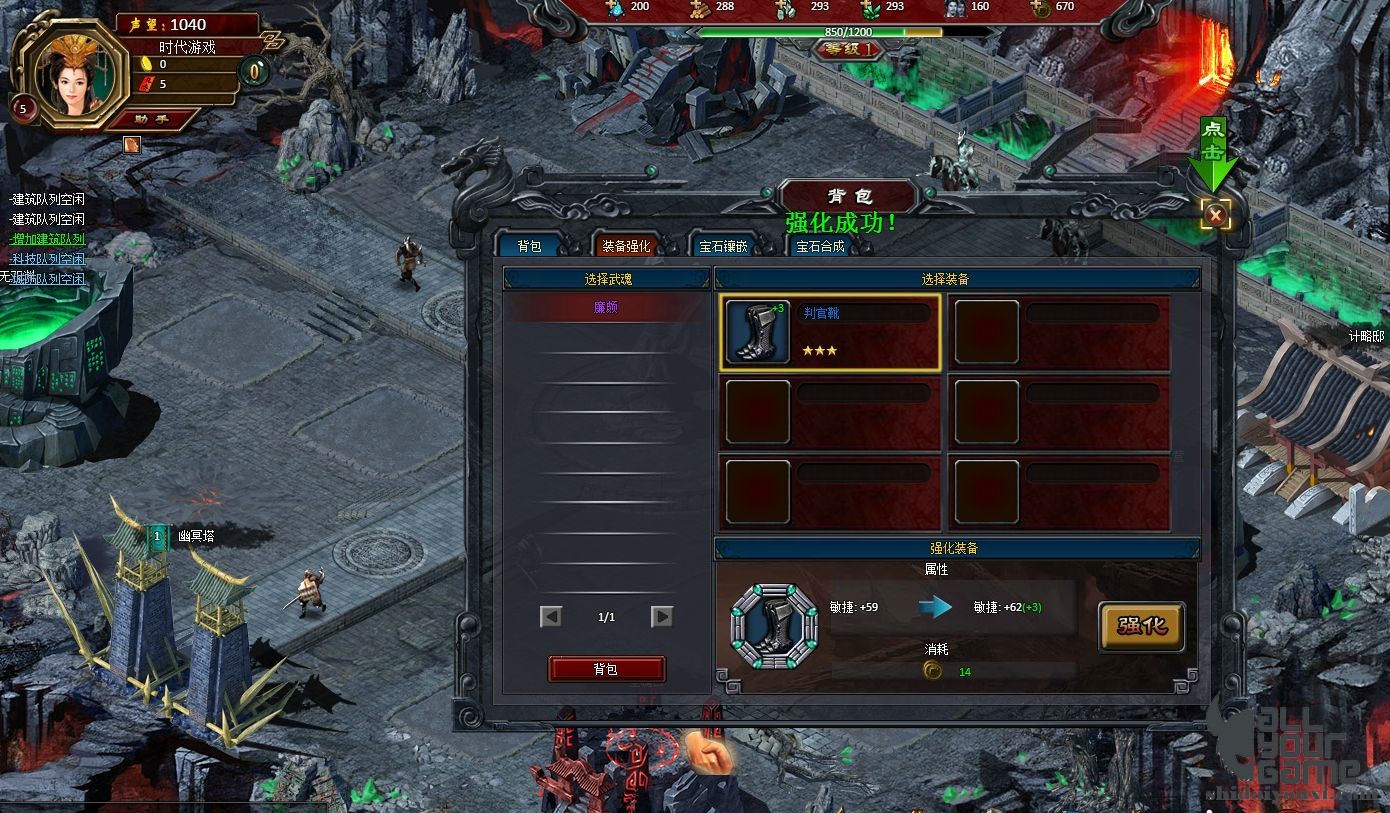The height and width of the screenshot is (813, 1390).
Task: Click the yellow 强化 enhance button
Action: tap(1141, 627)
